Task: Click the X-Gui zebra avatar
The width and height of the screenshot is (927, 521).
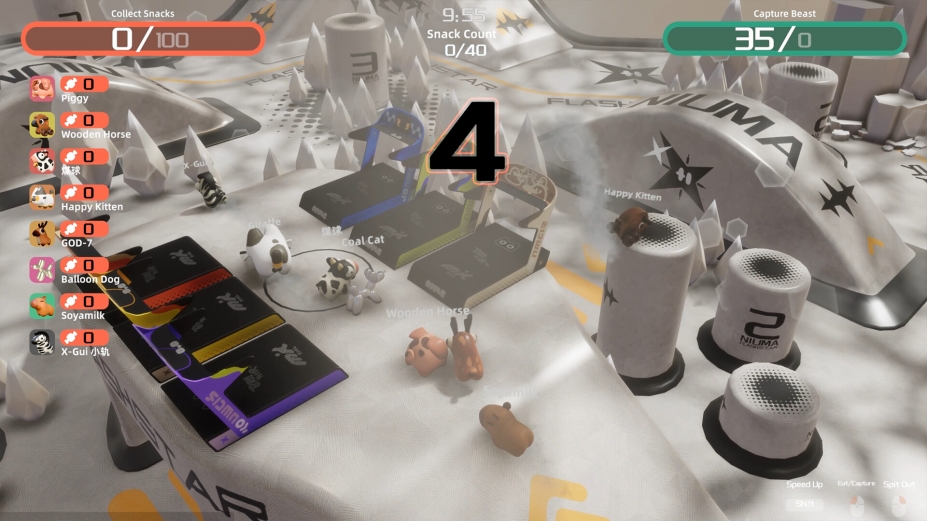Action: click(x=42, y=342)
